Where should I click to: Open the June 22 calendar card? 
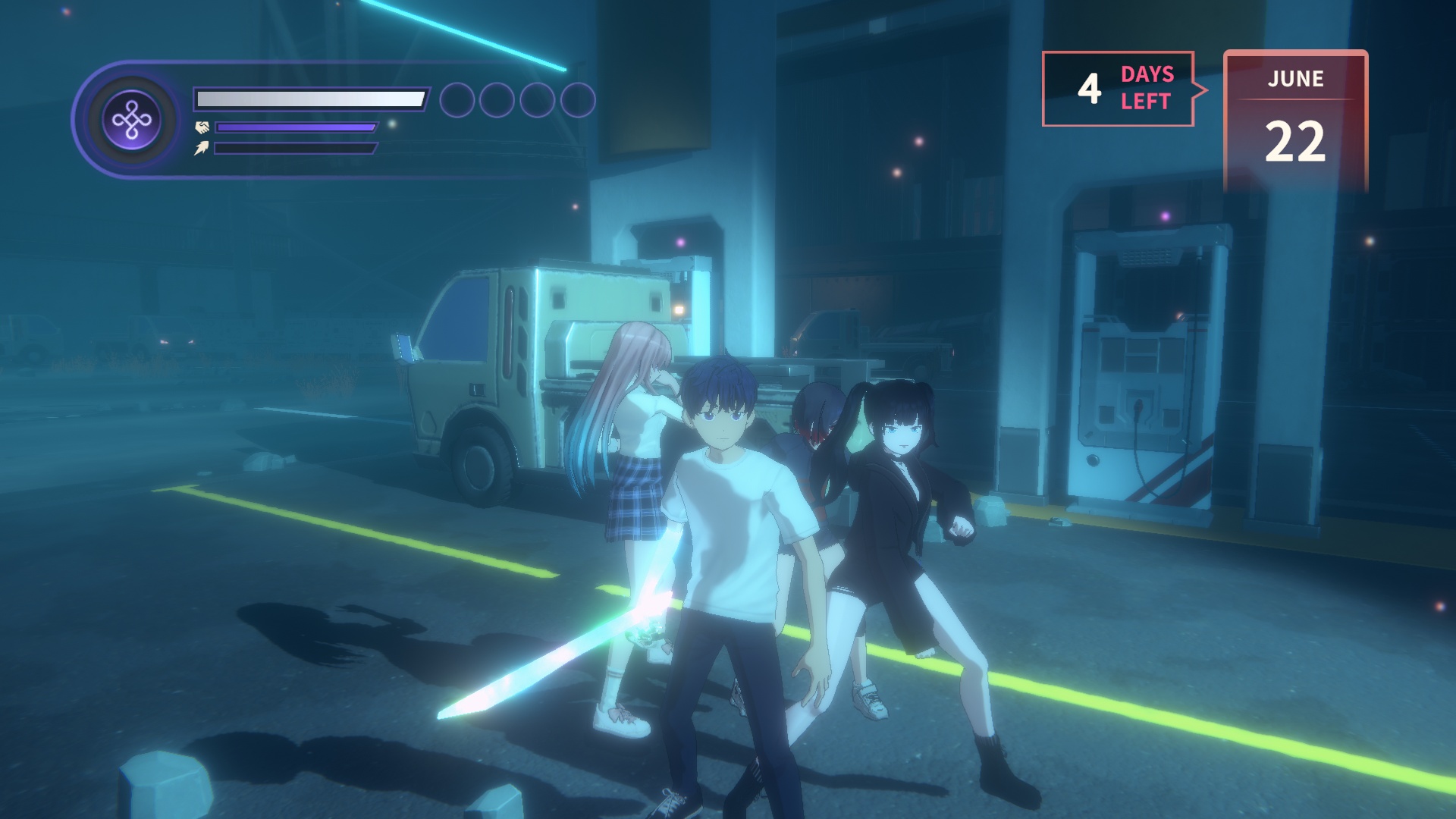[x=1295, y=120]
